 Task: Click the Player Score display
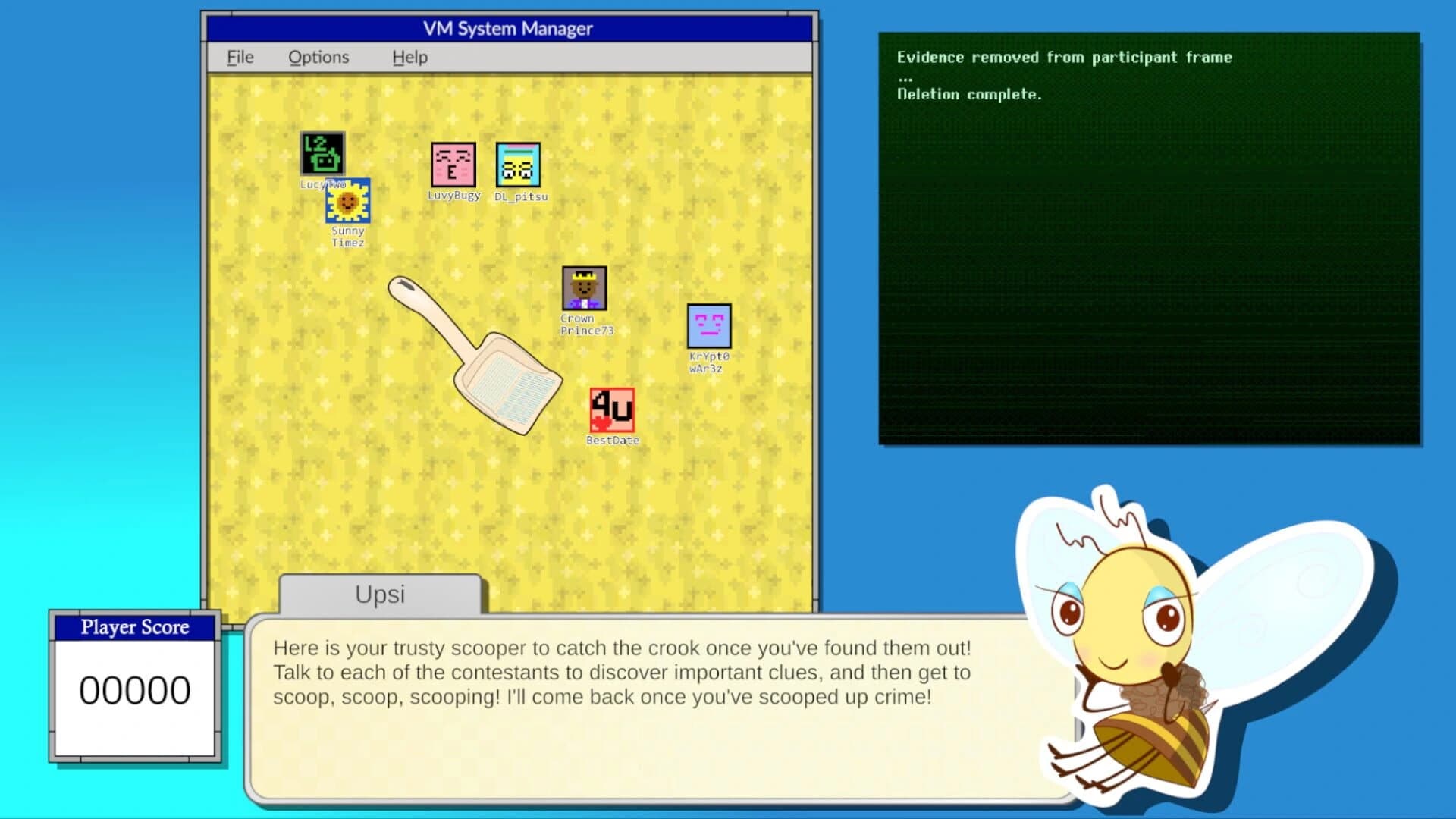133,627
